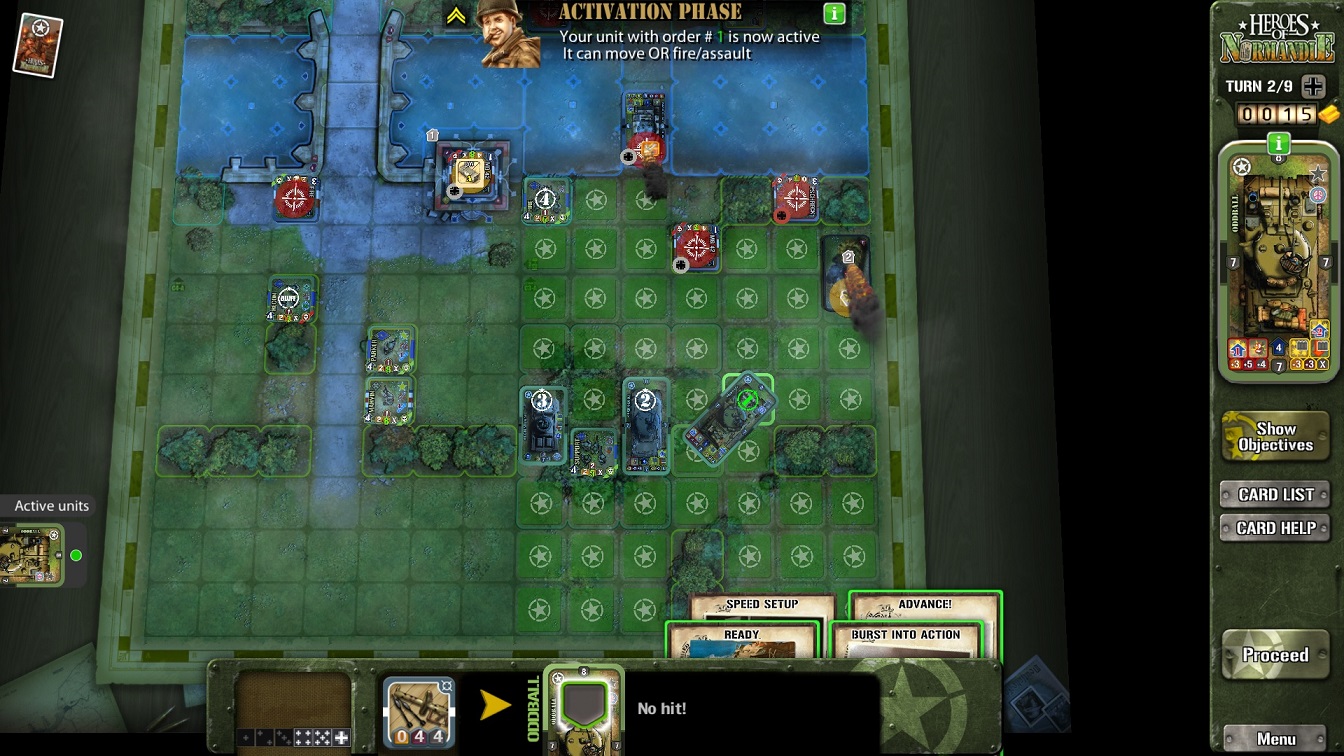The width and height of the screenshot is (1344, 756).
Task: Select the unit with order token 4
Action: click(x=545, y=201)
